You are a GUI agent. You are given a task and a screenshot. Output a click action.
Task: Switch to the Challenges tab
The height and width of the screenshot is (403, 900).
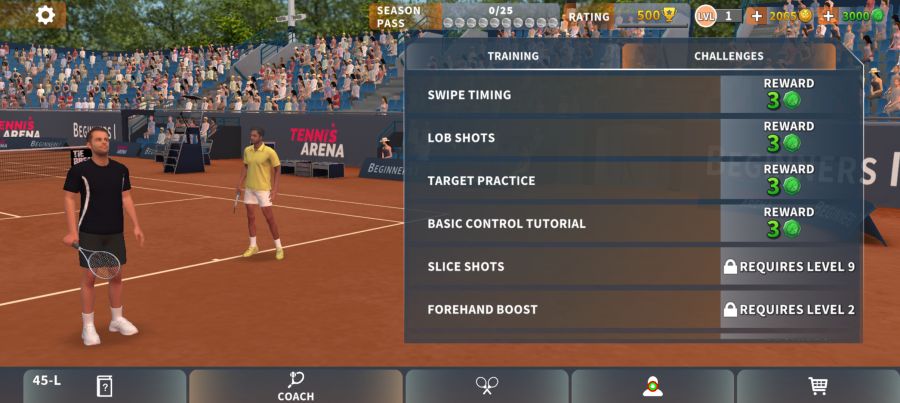coord(728,57)
